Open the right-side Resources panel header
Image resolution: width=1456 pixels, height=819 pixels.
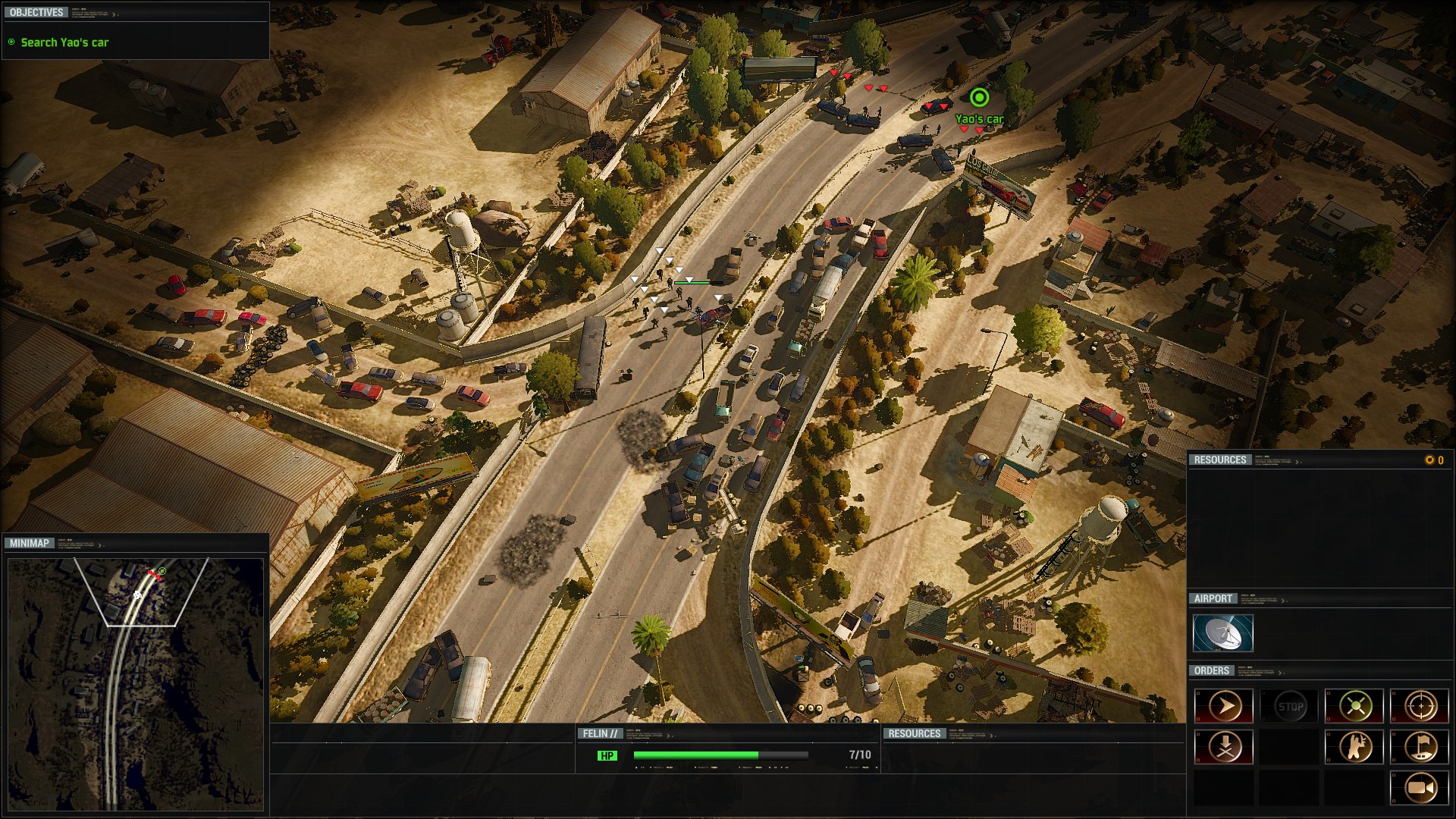click(x=1219, y=460)
